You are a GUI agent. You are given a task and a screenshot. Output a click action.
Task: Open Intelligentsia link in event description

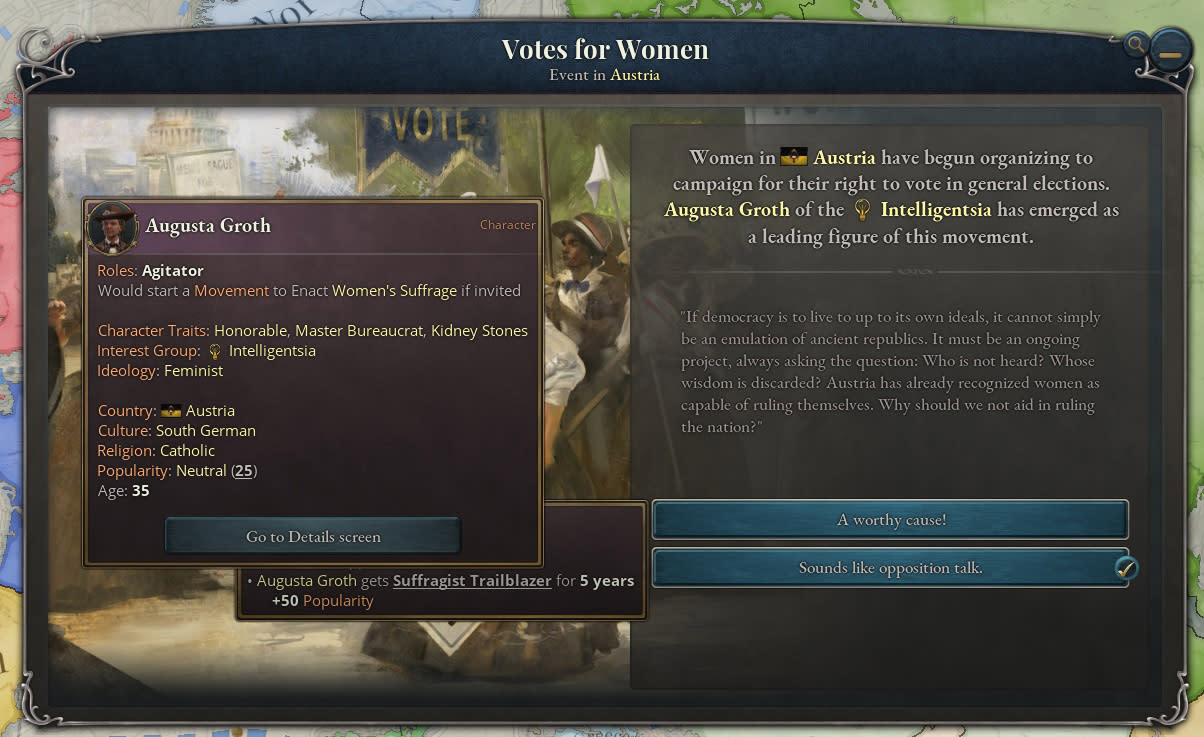[936, 210]
